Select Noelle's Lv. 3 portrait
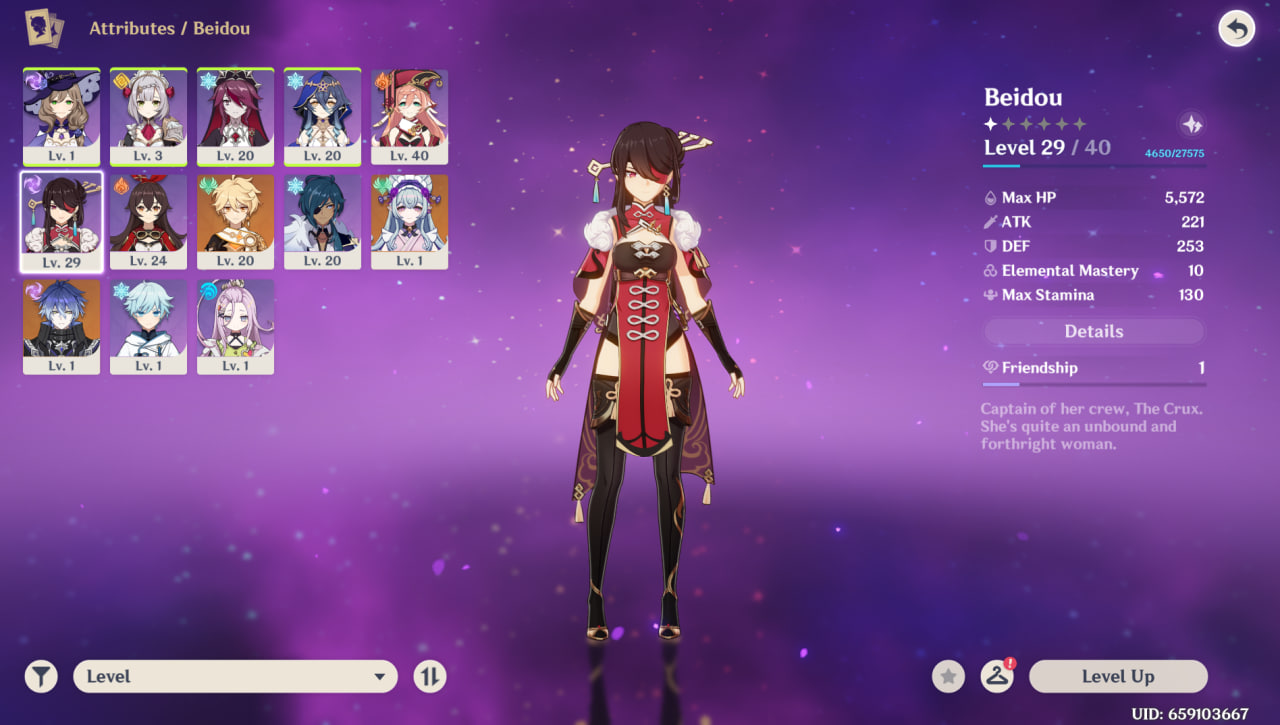Viewport: 1280px width, 725px height. coord(148,116)
